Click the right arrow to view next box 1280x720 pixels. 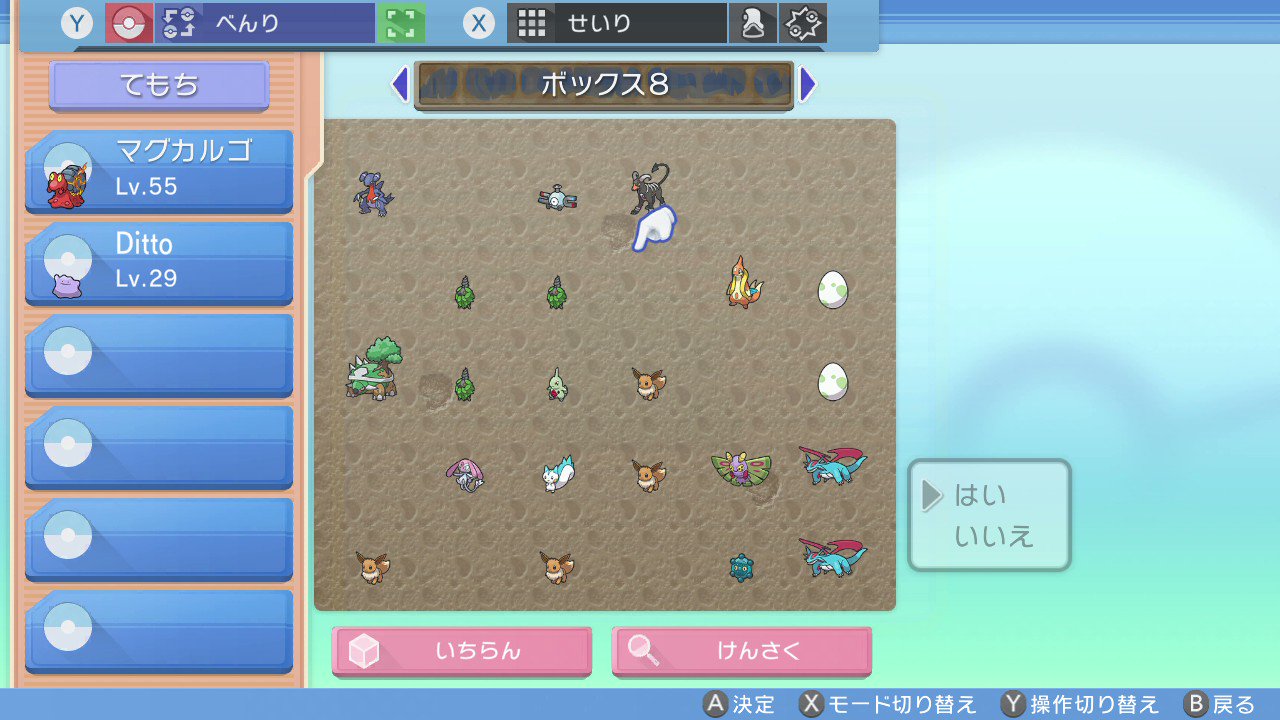tap(809, 85)
